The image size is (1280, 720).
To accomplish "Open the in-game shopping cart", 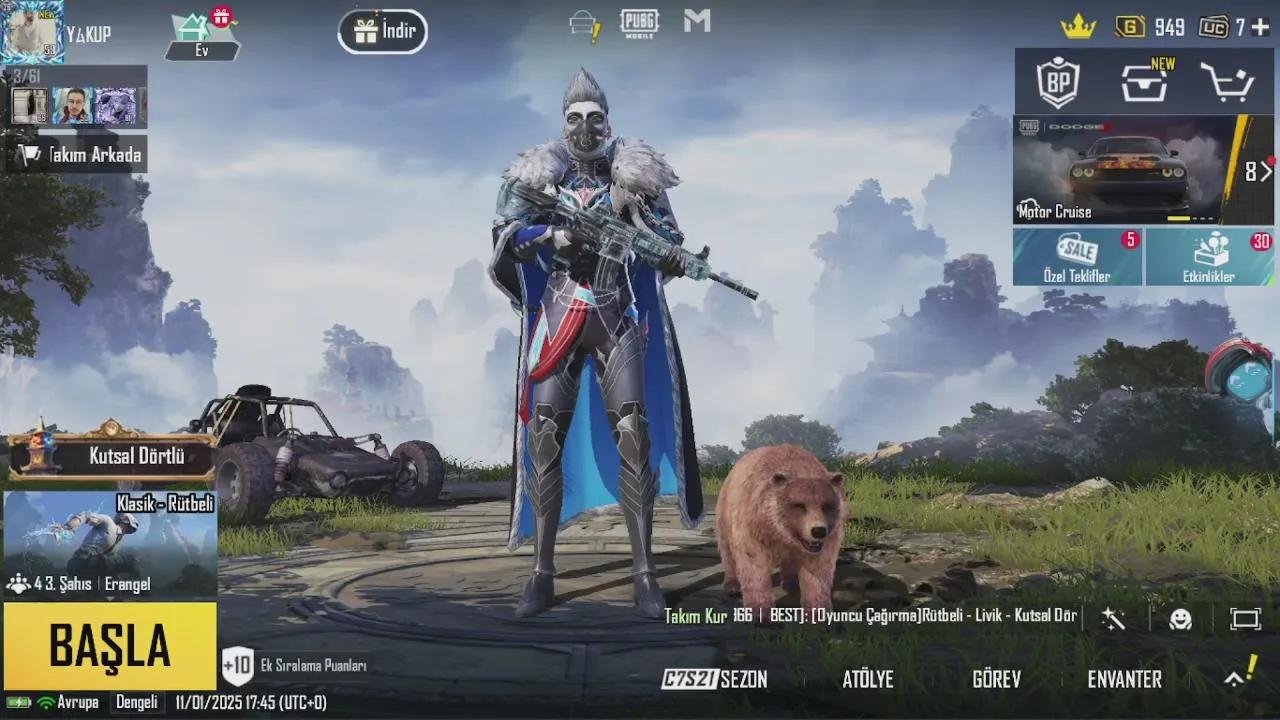I will pos(1229,83).
